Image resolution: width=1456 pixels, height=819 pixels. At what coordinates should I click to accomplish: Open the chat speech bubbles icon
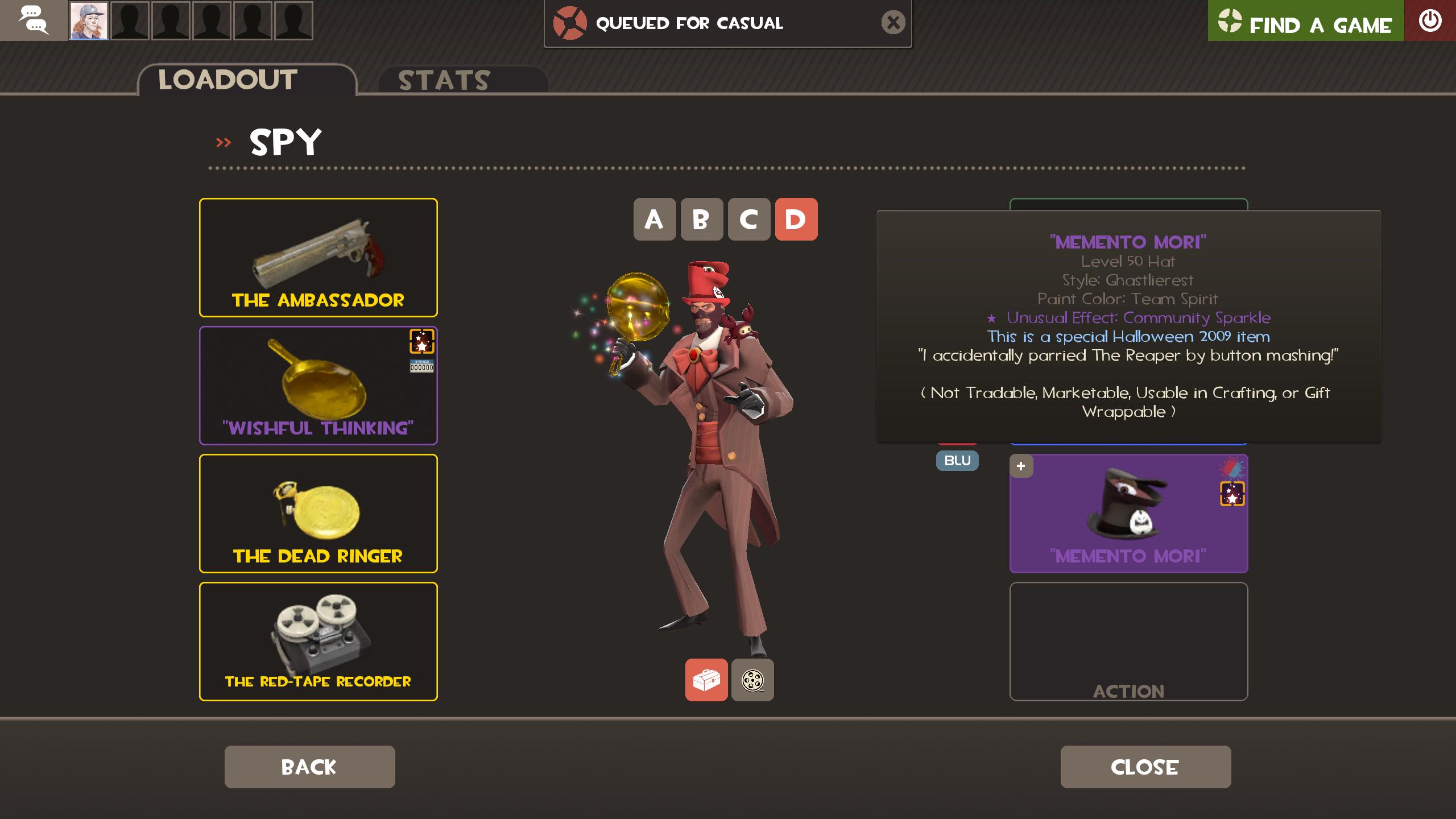coord(34,20)
